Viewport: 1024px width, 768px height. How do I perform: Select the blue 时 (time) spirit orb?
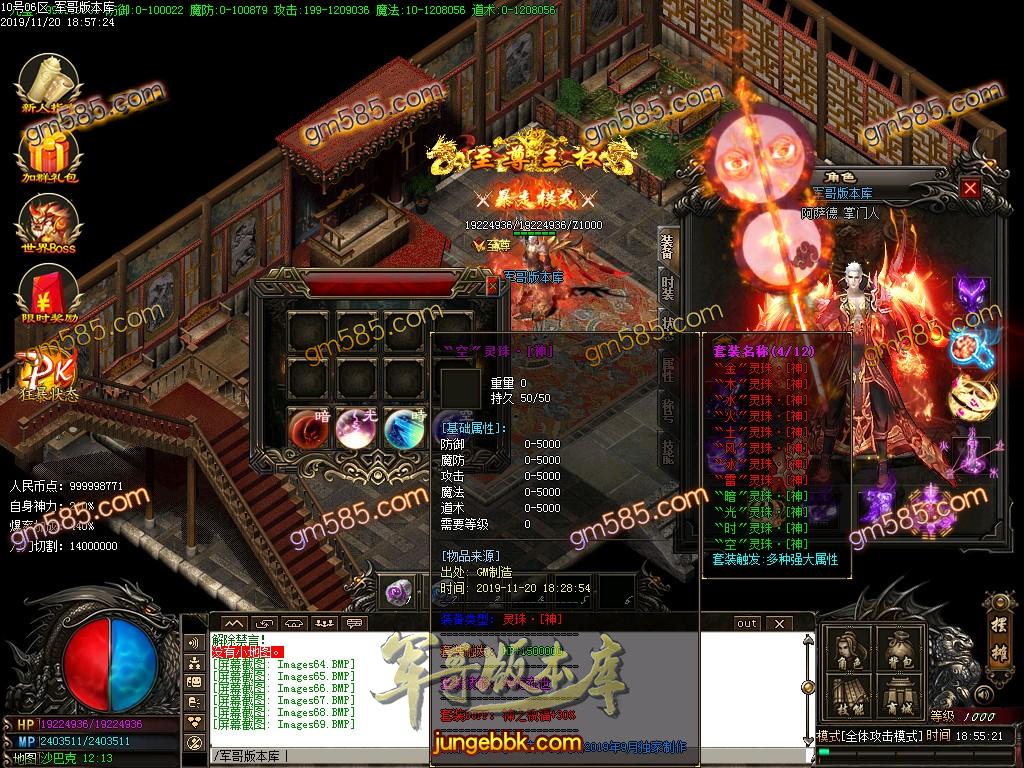click(405, 427)
